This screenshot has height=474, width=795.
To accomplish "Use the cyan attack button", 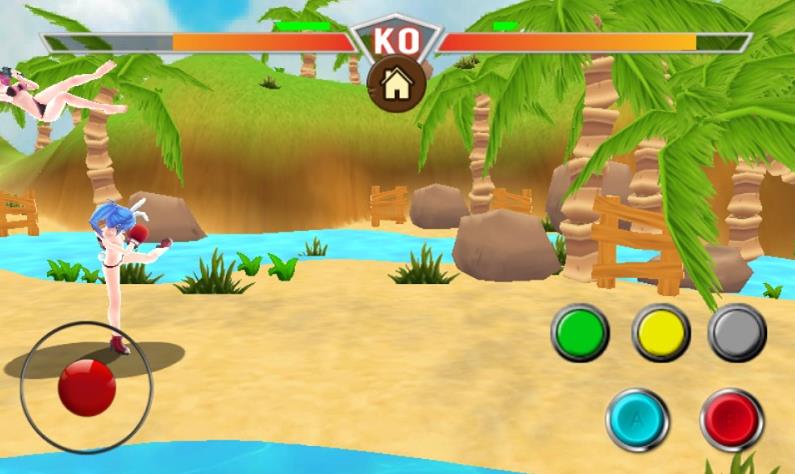I will click(x=637, y=419).
